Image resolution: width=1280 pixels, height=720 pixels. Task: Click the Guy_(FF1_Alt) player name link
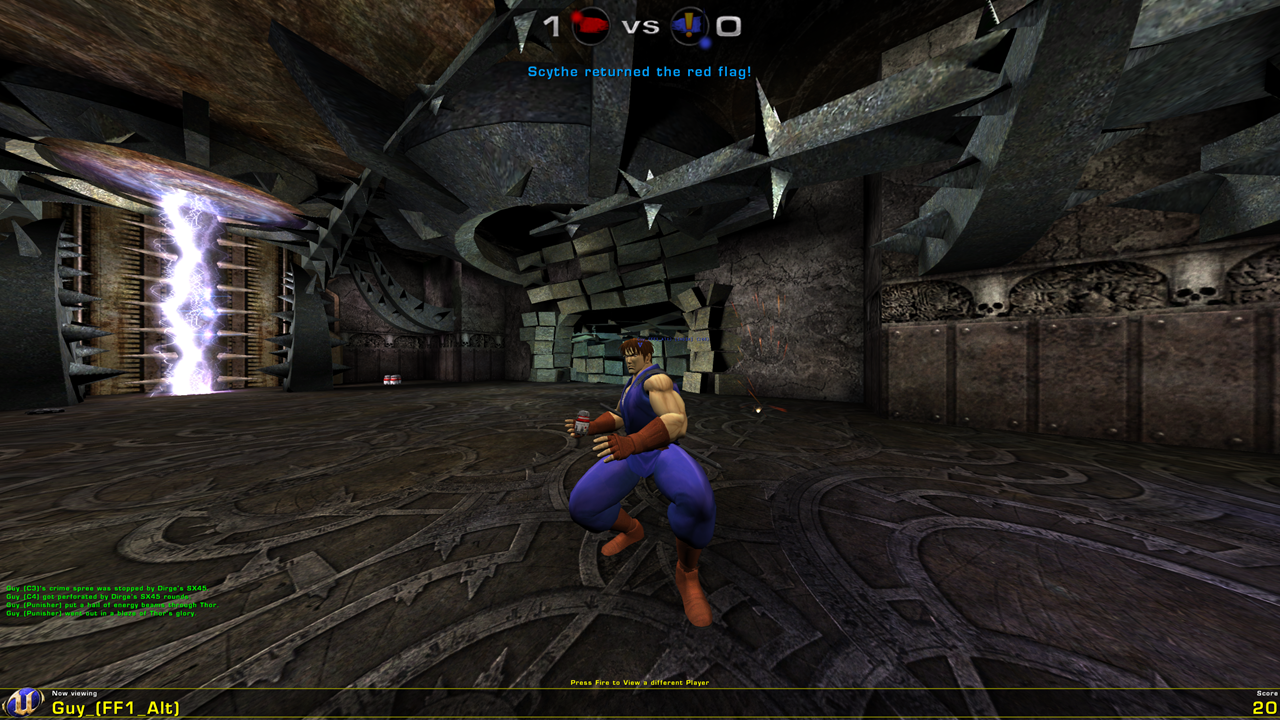coord(113,708)
